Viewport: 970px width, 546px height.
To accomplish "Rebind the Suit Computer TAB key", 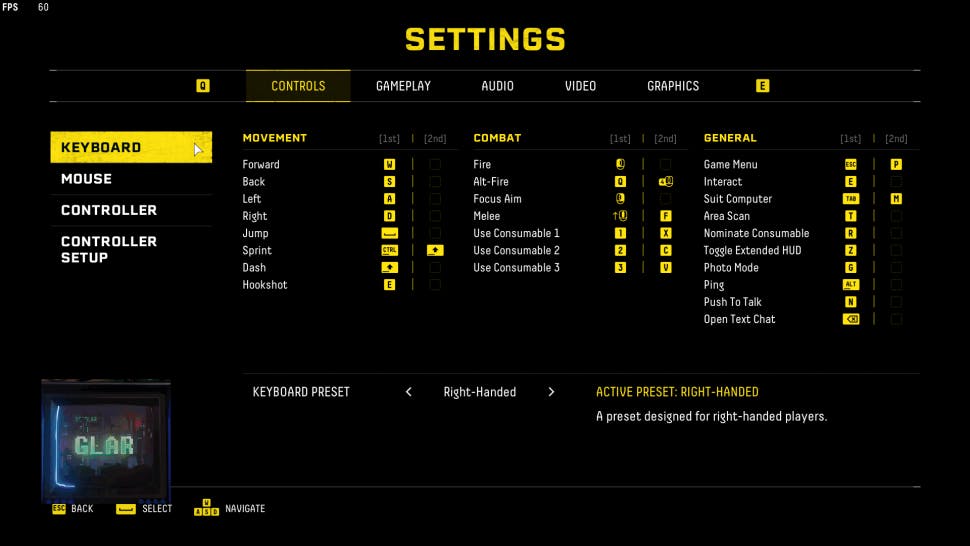I will point(851,199).
